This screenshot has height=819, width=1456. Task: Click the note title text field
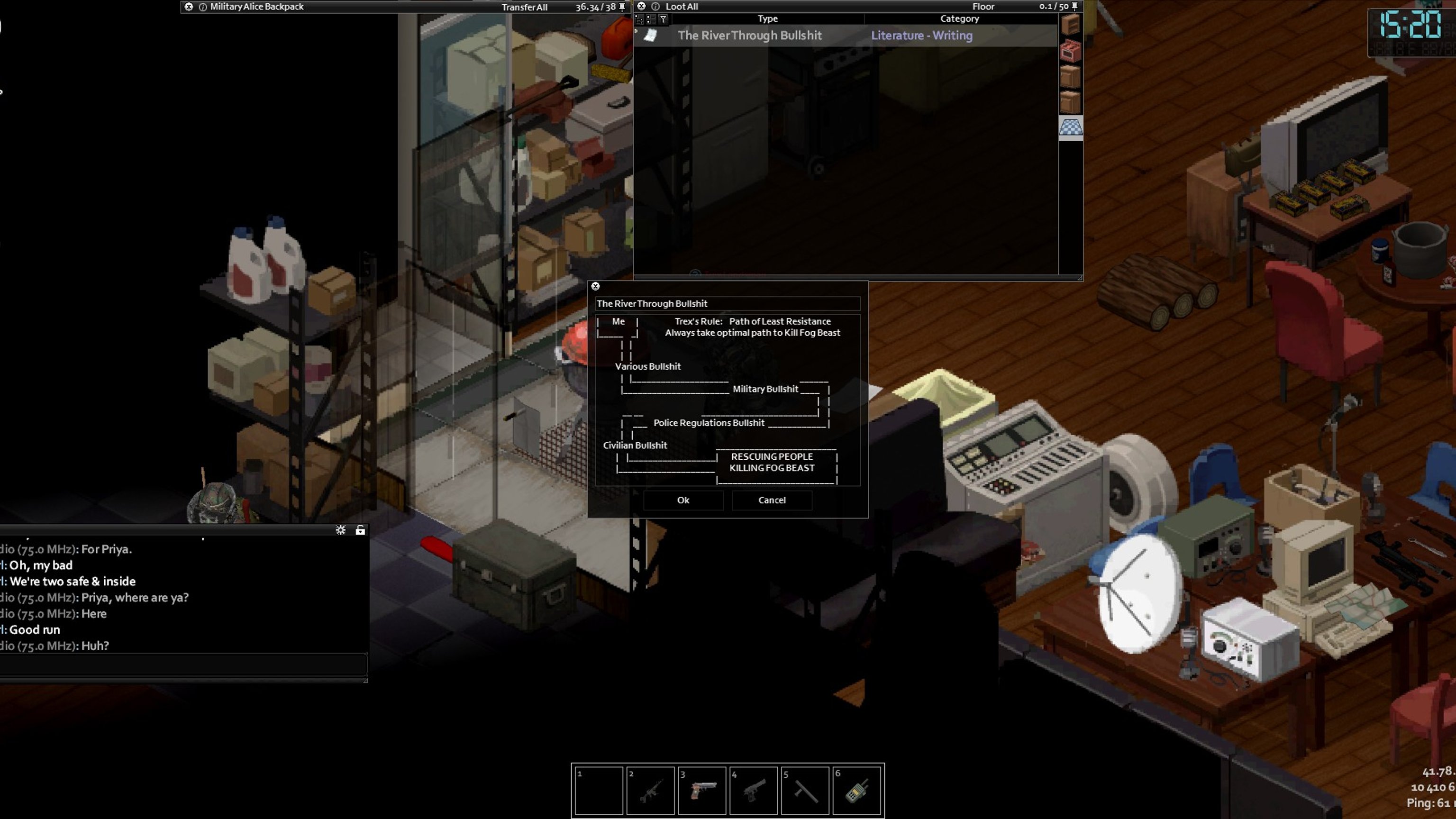click(x=728, y=304)
